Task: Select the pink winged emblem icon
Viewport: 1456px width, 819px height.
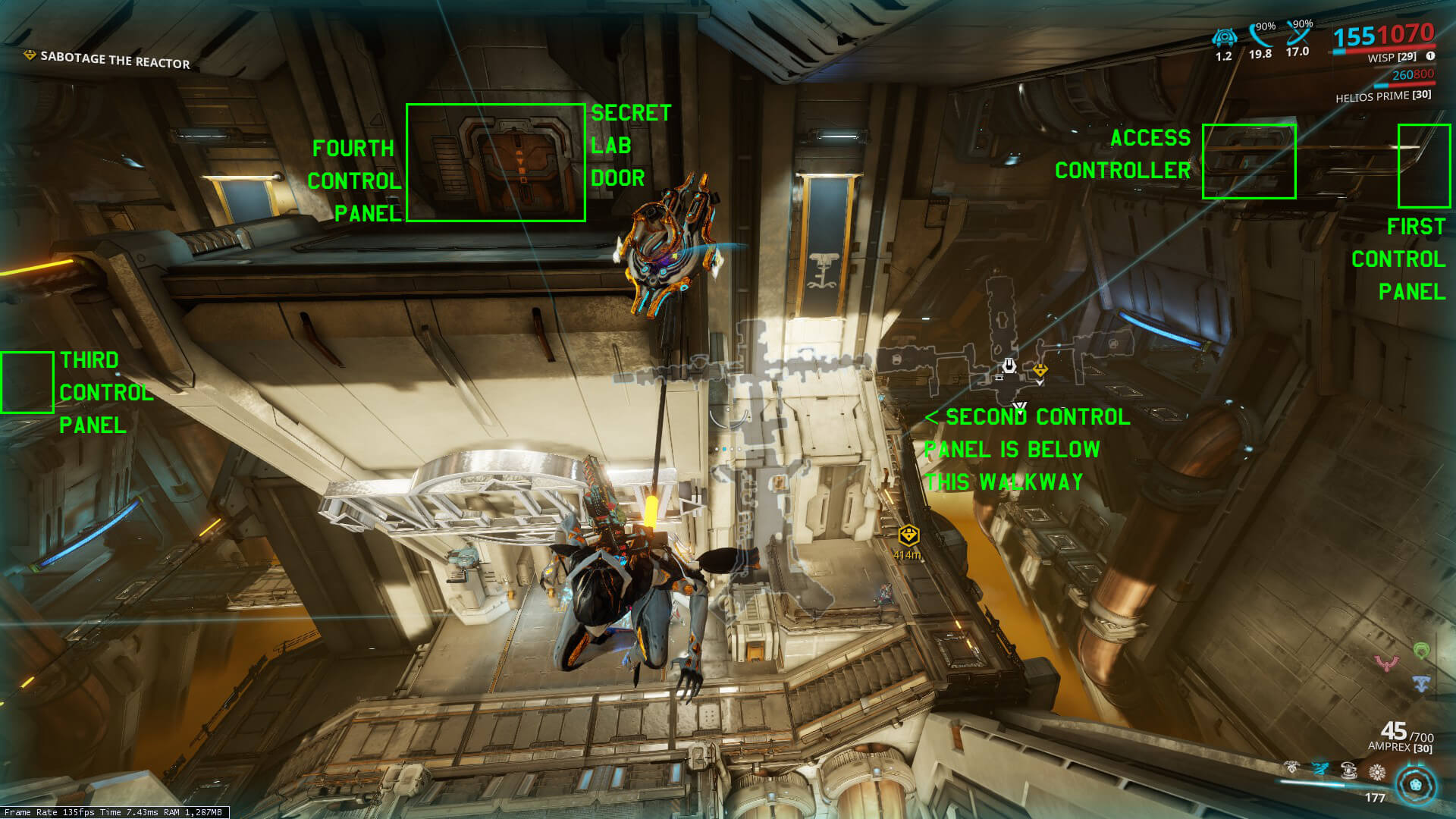Action: [x=1387, y=664]
